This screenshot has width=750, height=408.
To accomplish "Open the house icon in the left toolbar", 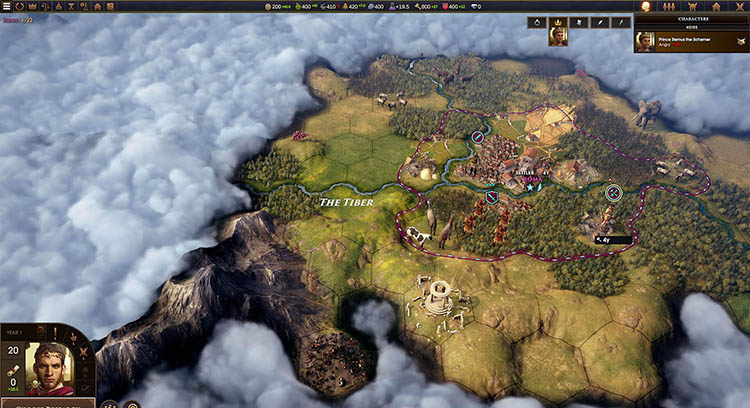I will pyautogui.click(x=96, y=6).
